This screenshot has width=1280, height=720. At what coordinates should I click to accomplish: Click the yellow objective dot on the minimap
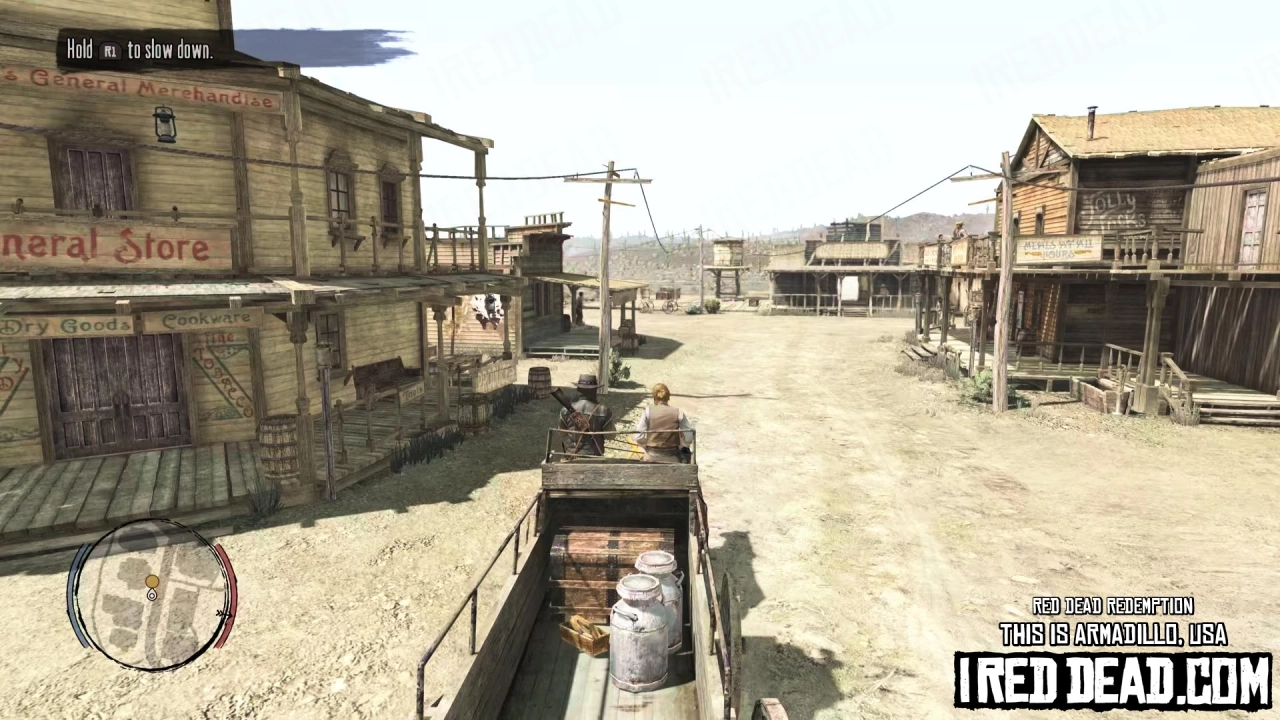pos(152,581)
